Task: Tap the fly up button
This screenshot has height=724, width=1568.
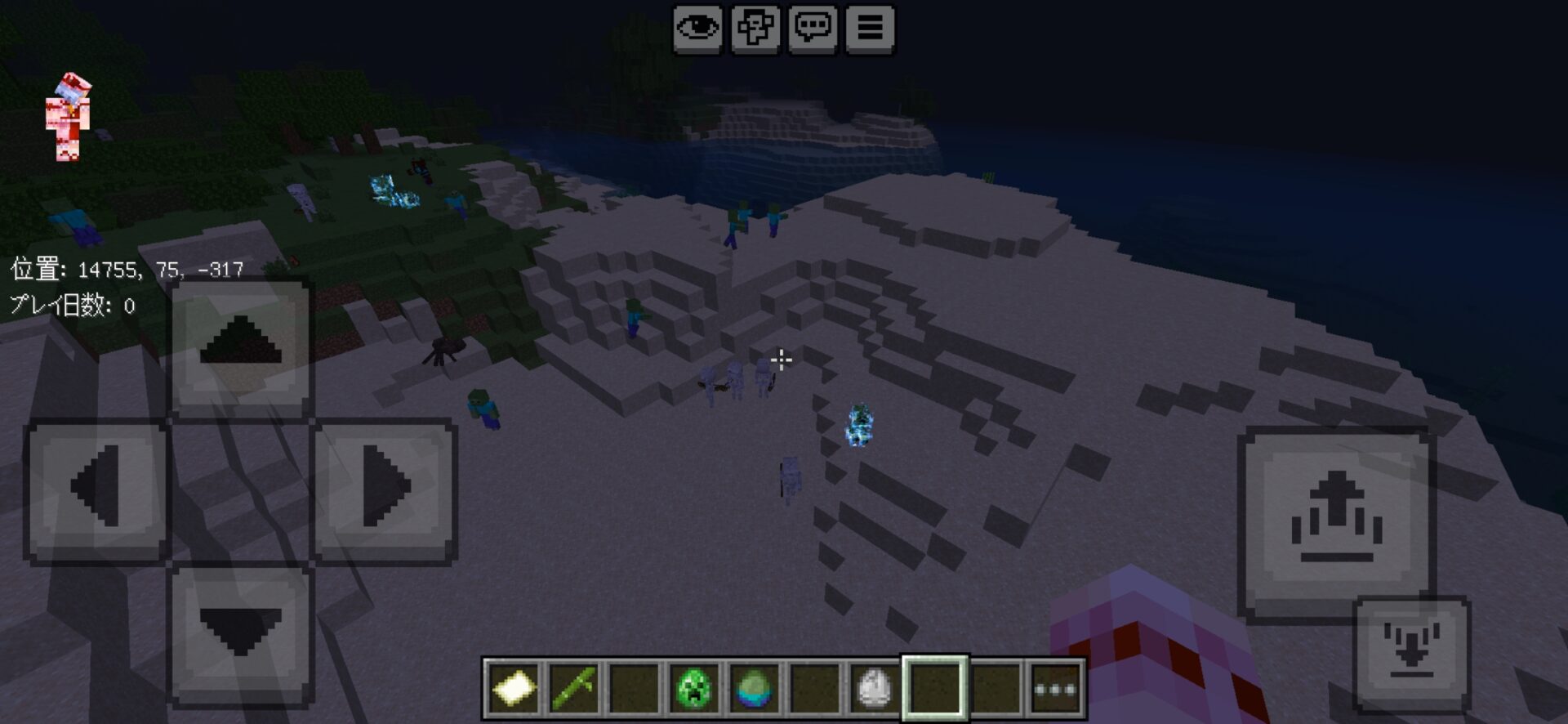Action: pyautogui.click(x=1335, y=520)
